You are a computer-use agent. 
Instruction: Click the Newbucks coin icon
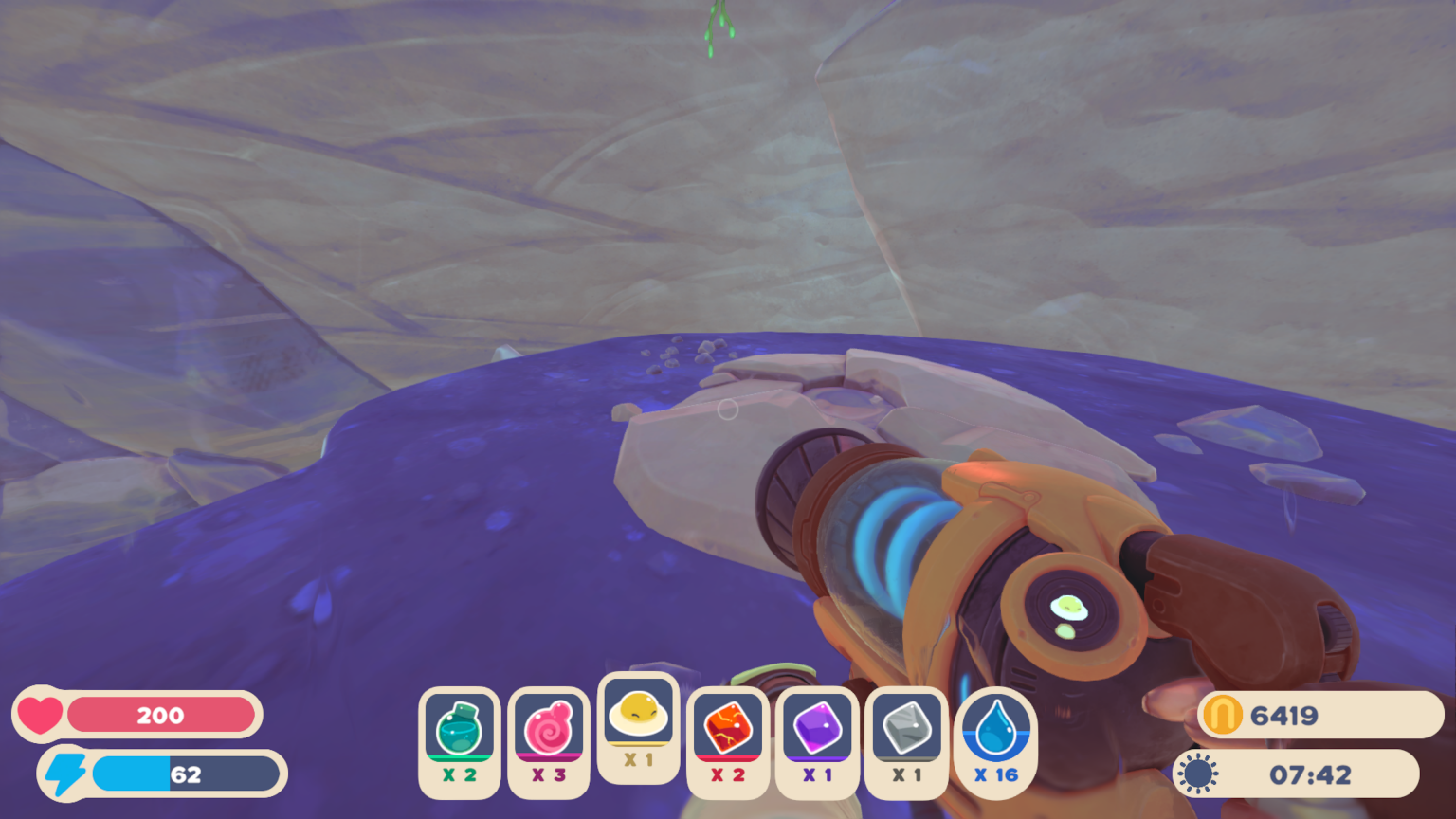pyautogui.click(x=1224, y=716)
